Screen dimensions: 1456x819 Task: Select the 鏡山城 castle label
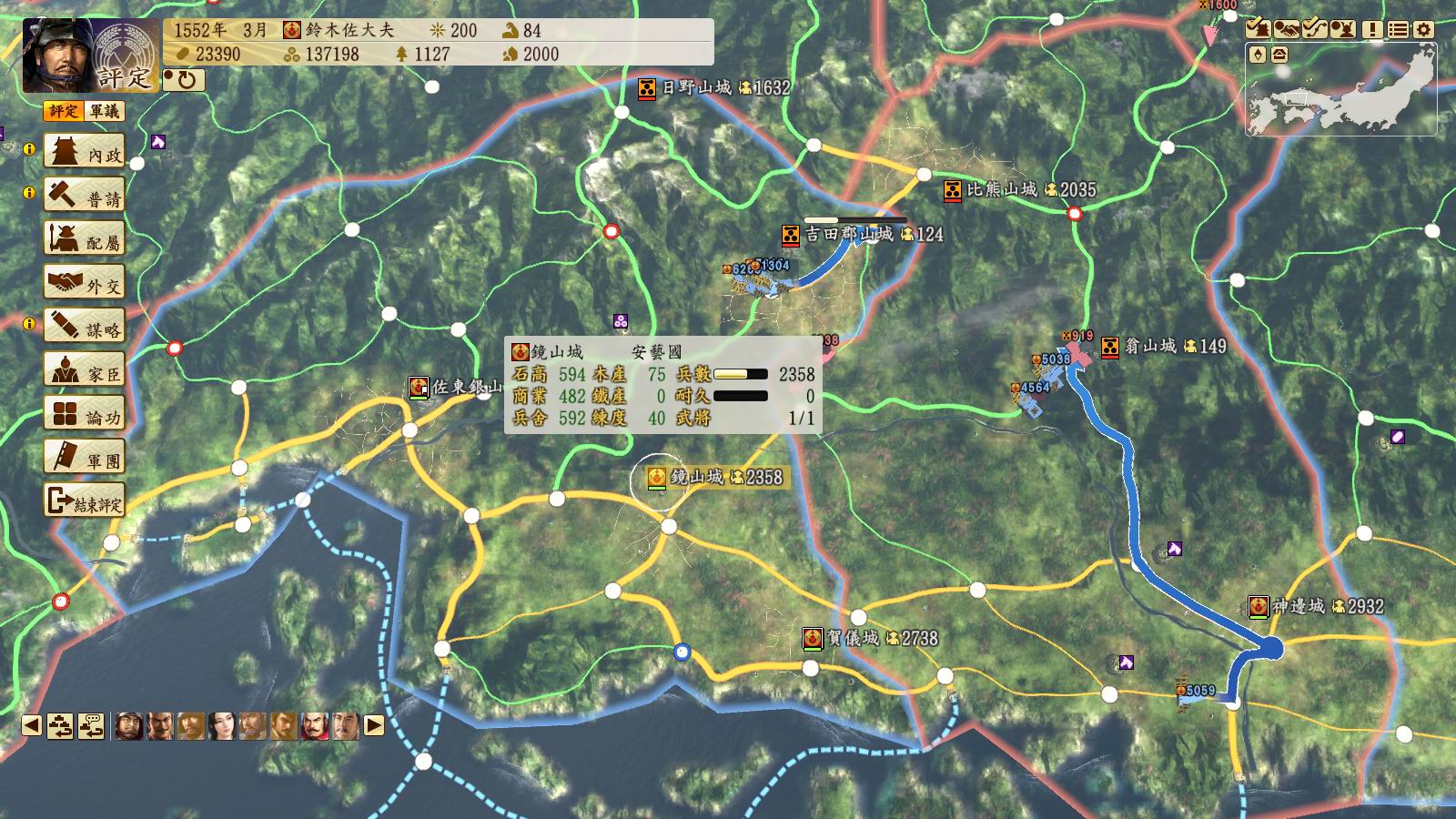click(x=696, y=477)
